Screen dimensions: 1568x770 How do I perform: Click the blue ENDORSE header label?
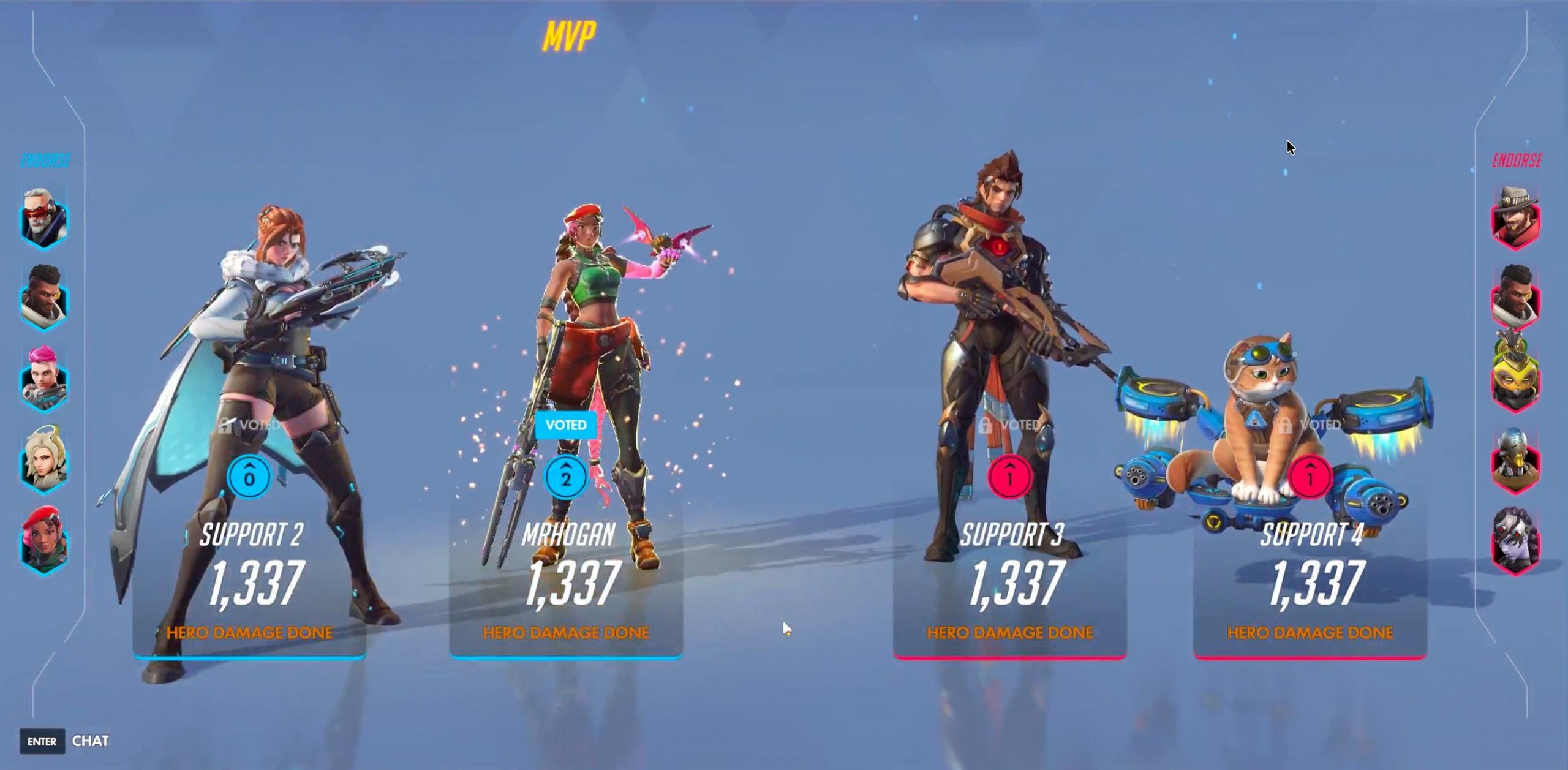(46, 159)
